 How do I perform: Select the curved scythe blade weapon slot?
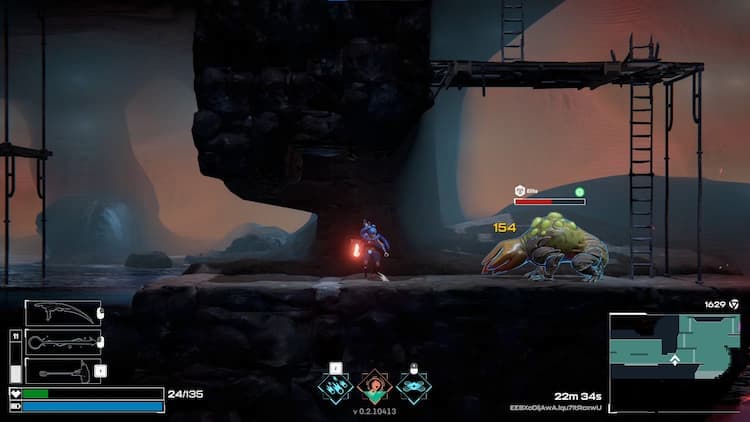(x=63, y=313)
